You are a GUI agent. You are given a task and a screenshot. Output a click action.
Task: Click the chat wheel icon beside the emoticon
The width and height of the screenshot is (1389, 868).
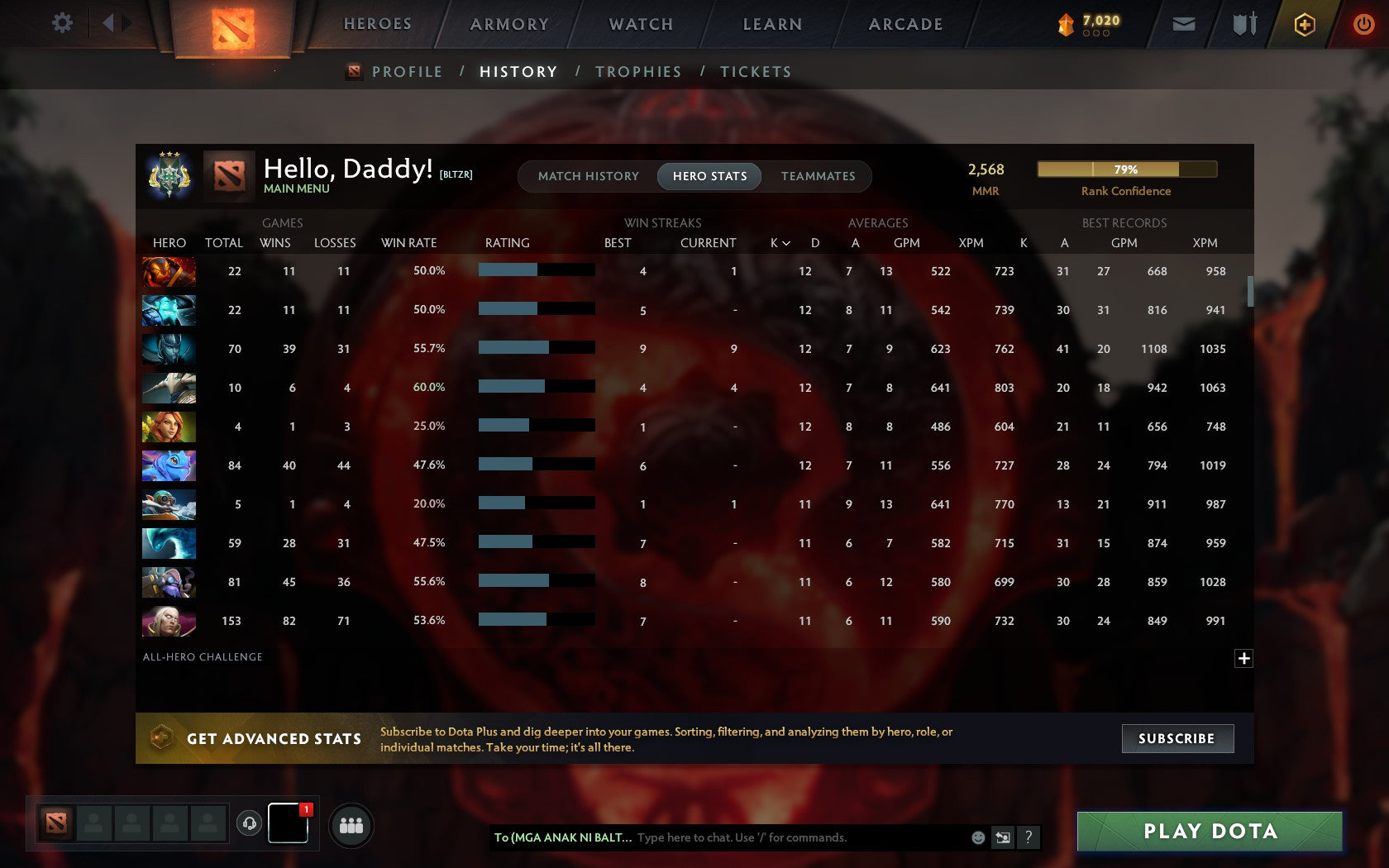click(x=1003, y=837)
